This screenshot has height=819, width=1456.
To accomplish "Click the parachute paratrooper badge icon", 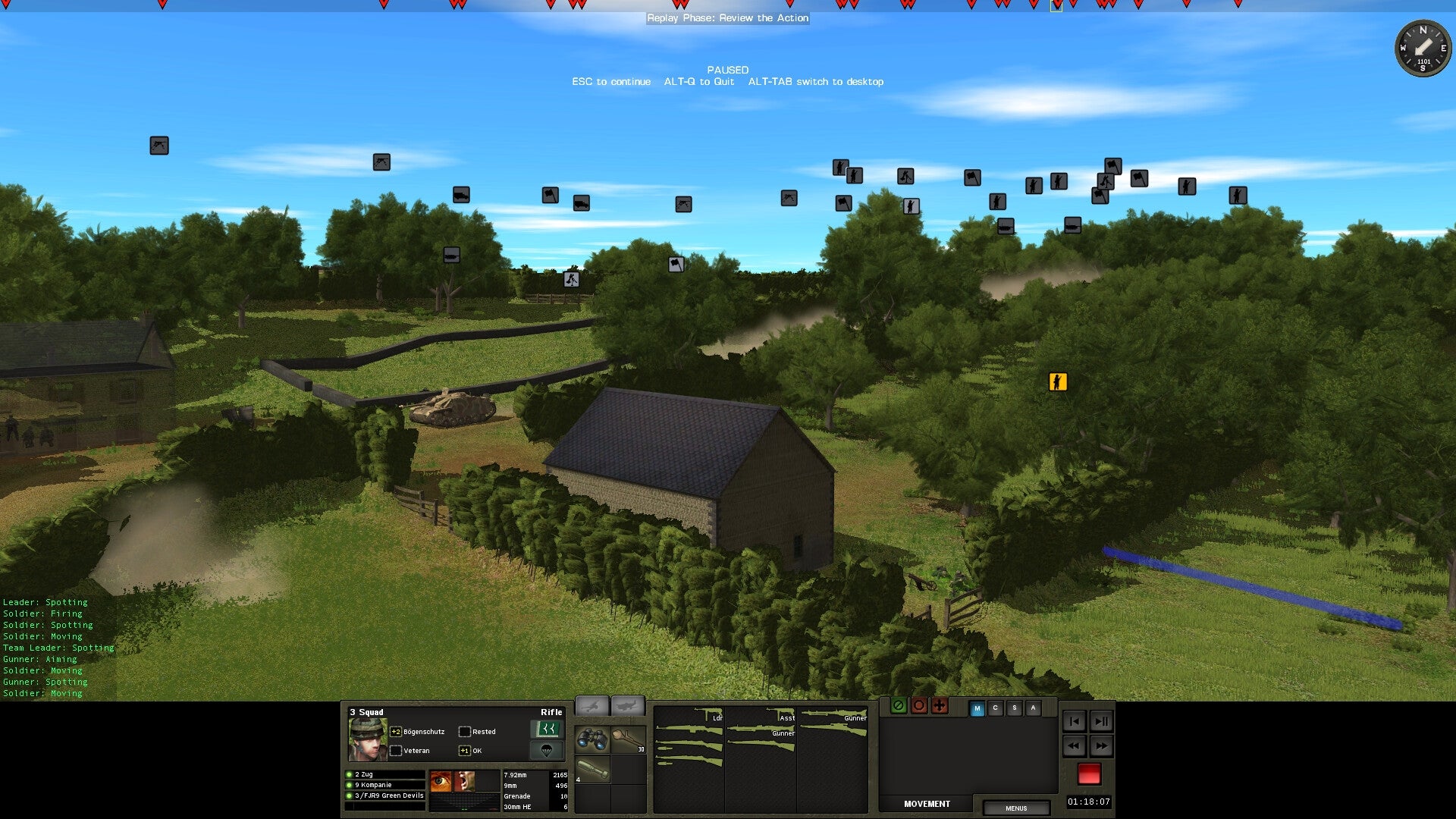I will point(548,751).
